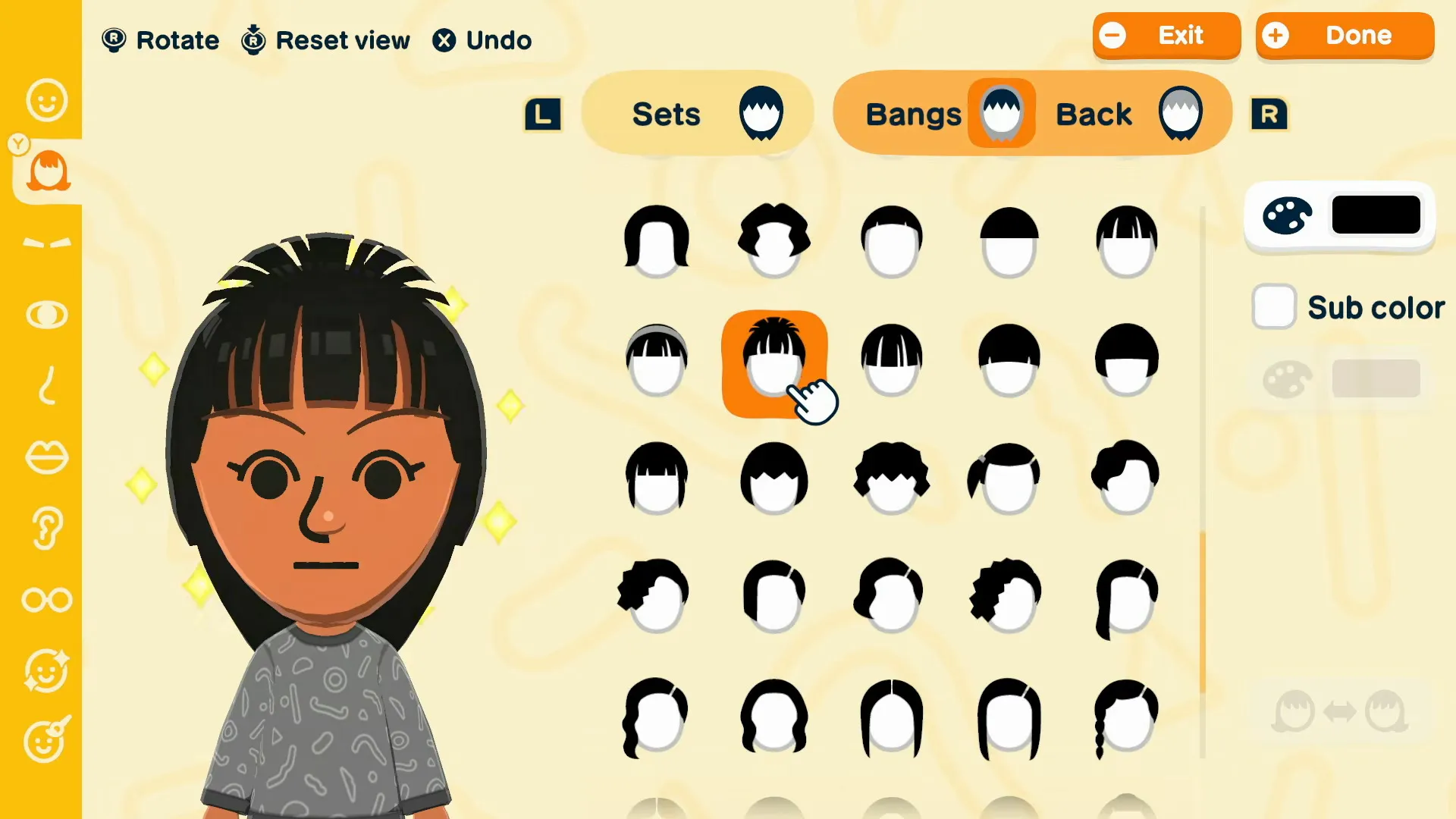Switch to the Back hair tab

click(1130, 112)
